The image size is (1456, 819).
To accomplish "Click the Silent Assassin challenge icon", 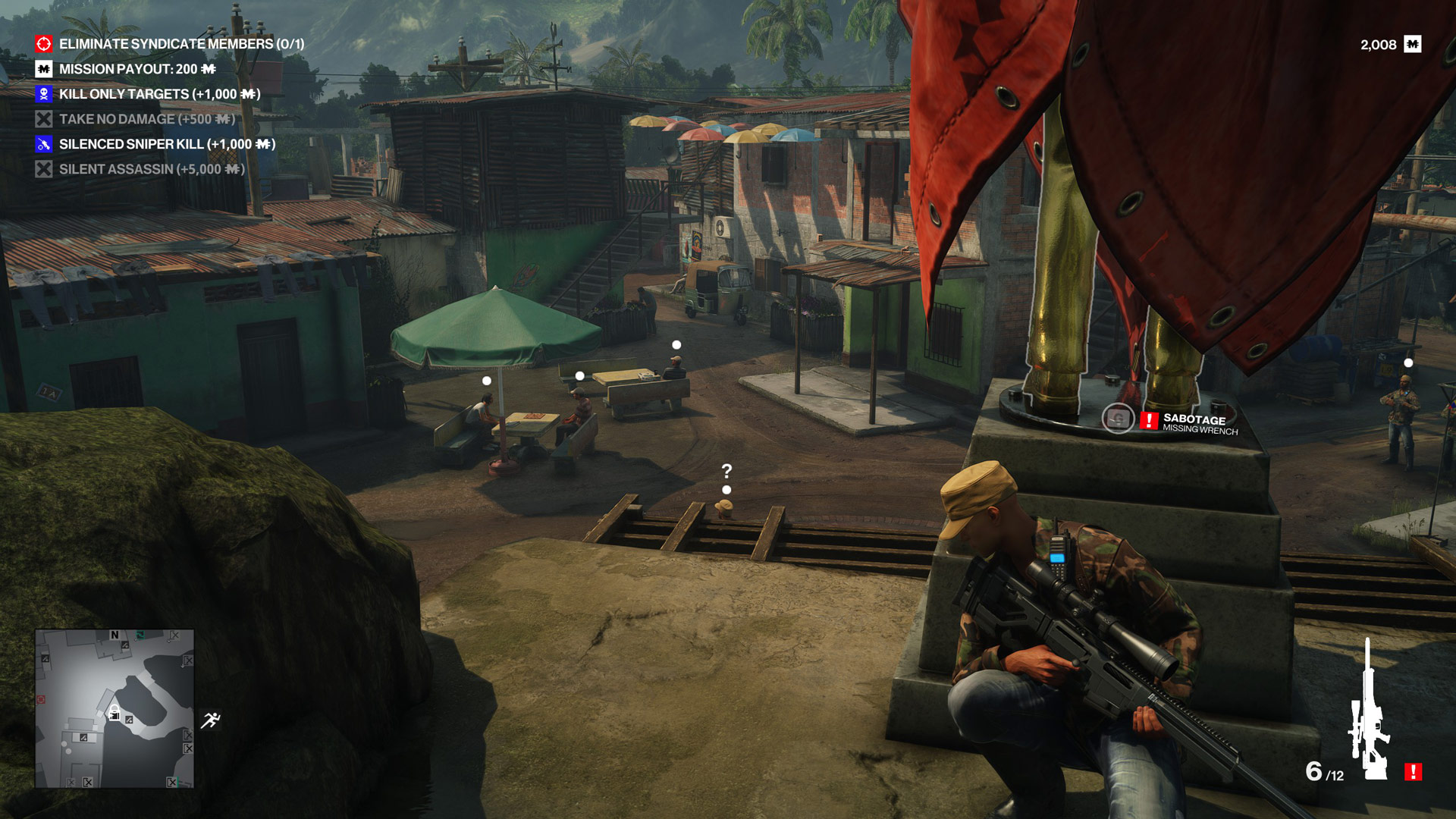I will (x=42, y=169).
